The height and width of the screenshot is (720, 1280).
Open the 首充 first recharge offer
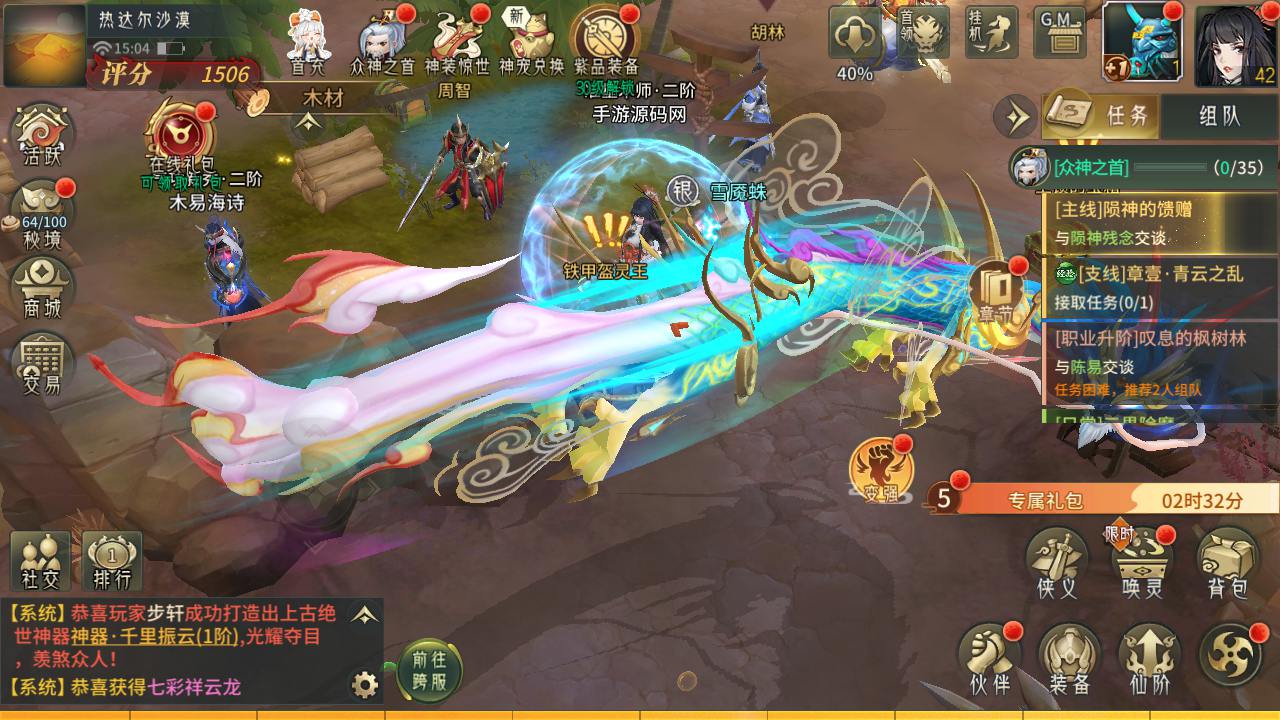coord(308,40)
